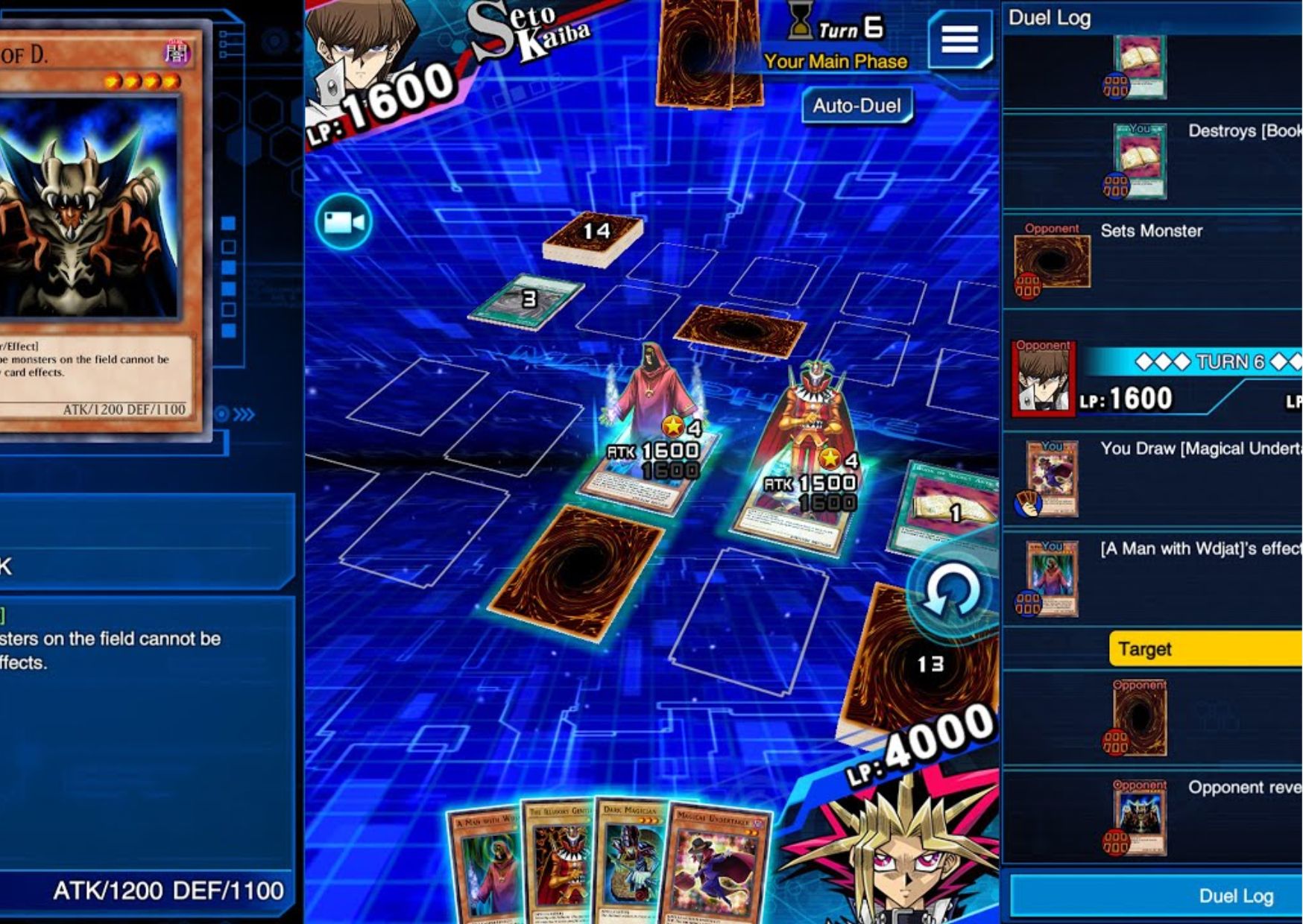Select the You Draw Magical Undertaker log entry
The height and width of the screenshot is (924, 1303).
1151,478
